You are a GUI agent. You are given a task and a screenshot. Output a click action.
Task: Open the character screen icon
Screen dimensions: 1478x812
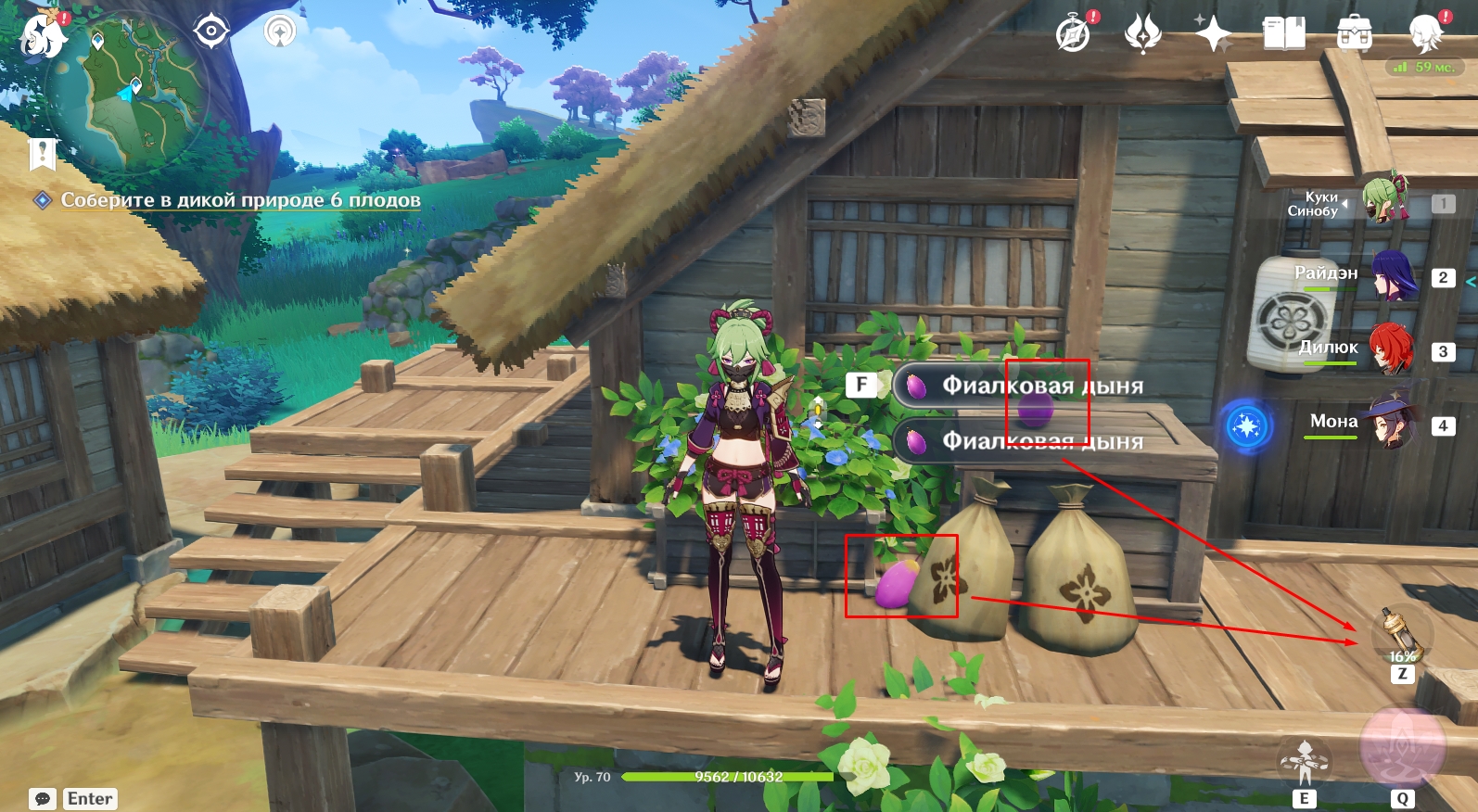pos(1425,33)
